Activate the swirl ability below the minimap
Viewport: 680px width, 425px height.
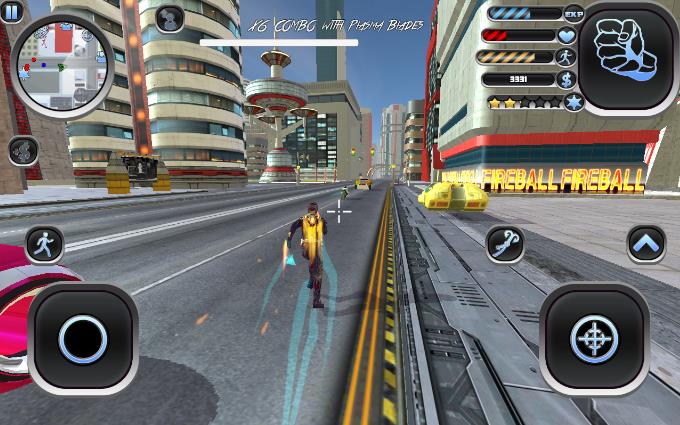[23, 151]
